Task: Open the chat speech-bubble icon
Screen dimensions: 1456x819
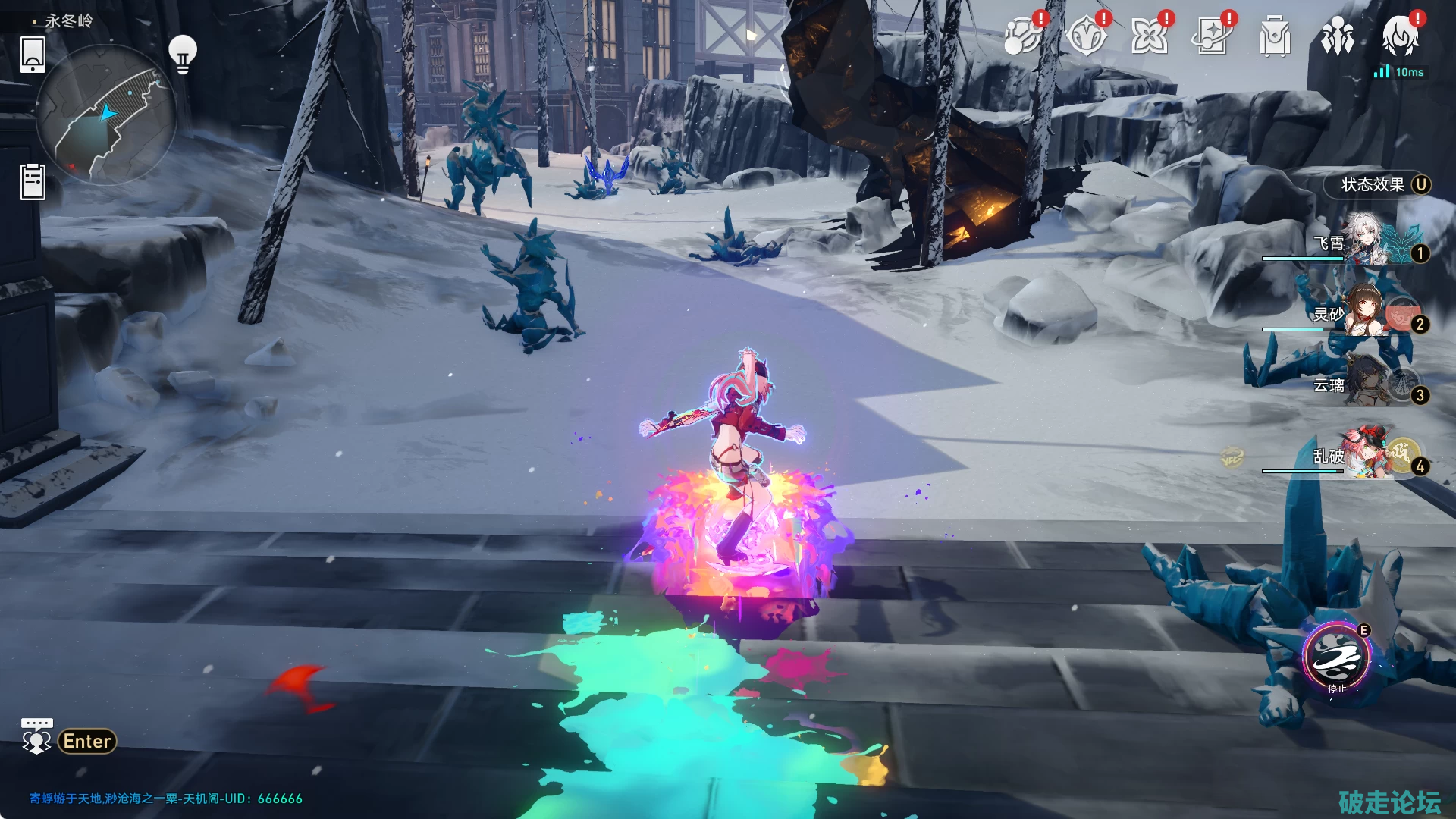Action: point(36,736)
